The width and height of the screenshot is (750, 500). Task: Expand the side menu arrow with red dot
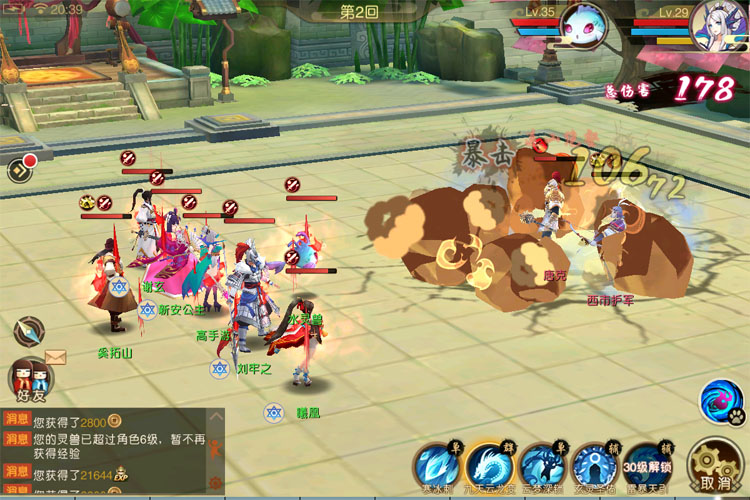pos(19,169)
